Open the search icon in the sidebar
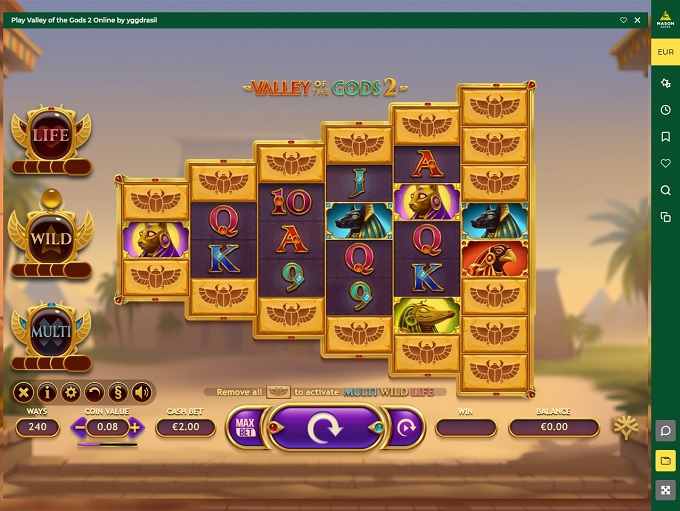Image resolution: width=680 pixels, height=511 pixels. click(665, 190)
